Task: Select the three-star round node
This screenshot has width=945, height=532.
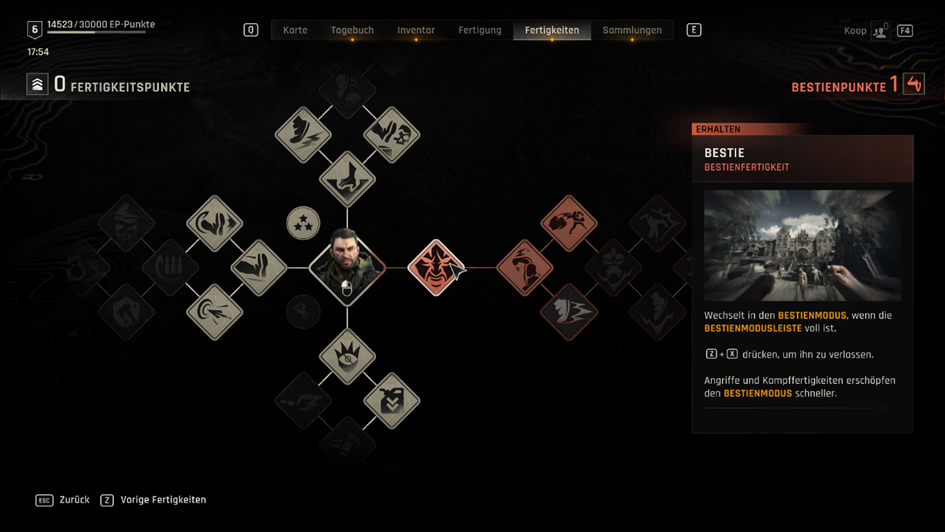Action: 303,223
